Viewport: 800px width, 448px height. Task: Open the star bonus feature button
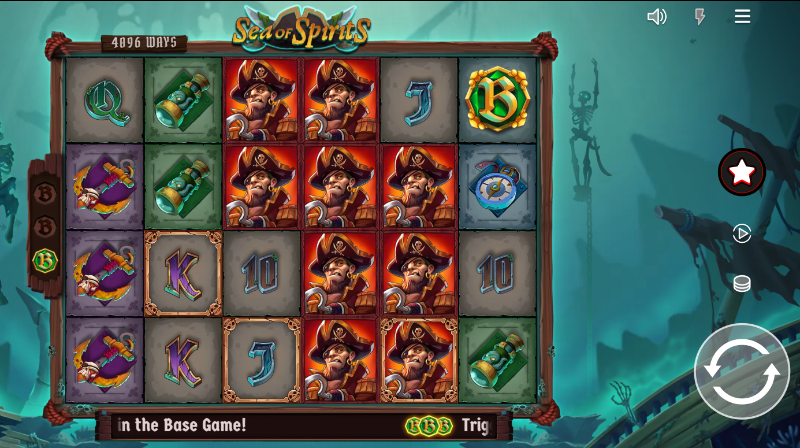[x=742, y=172]
